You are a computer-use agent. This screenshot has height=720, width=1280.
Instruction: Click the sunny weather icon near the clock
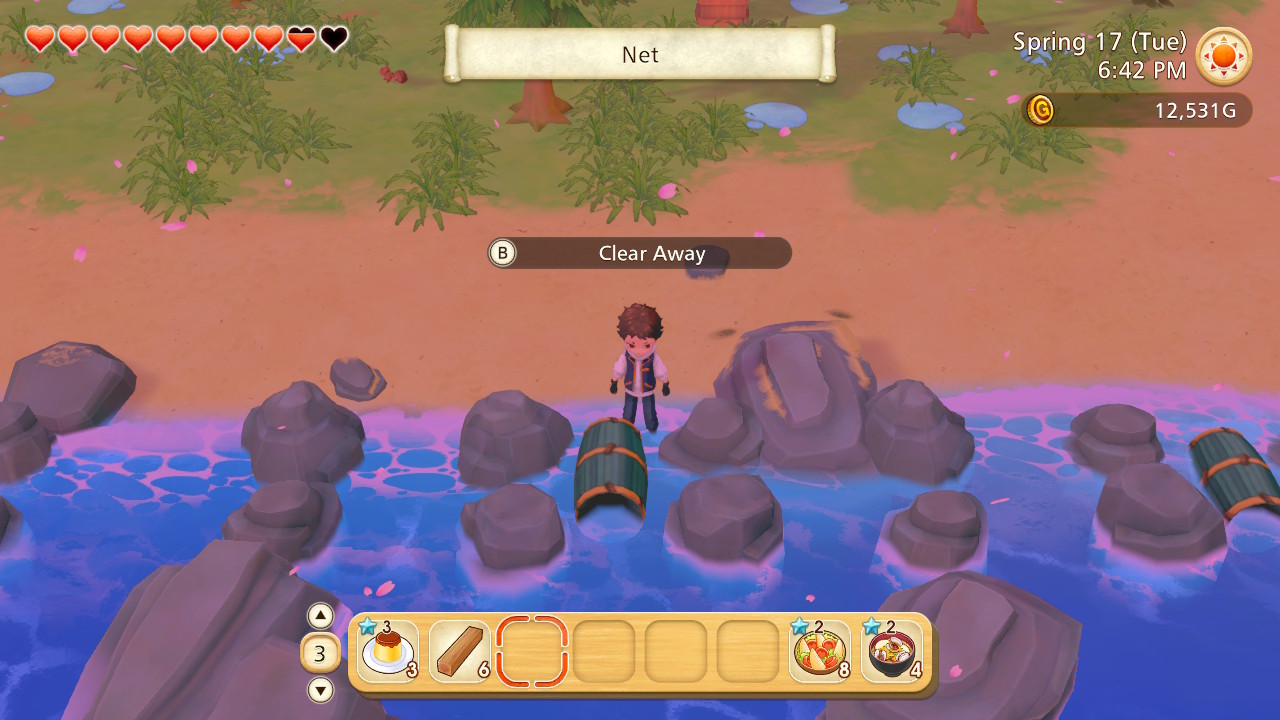pyautogui.click(x=1223, y=57)
